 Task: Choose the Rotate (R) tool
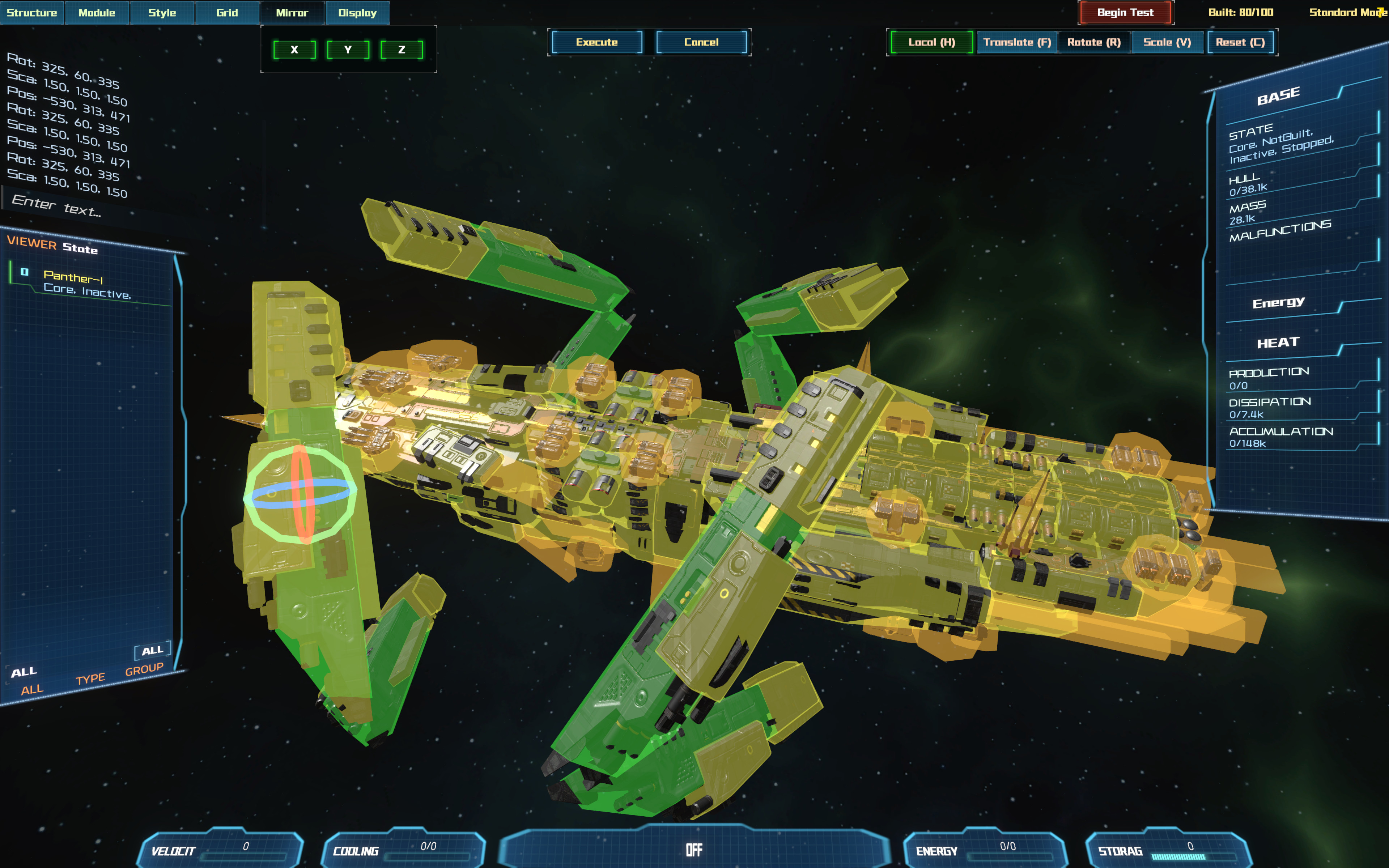coord(1094,42)
